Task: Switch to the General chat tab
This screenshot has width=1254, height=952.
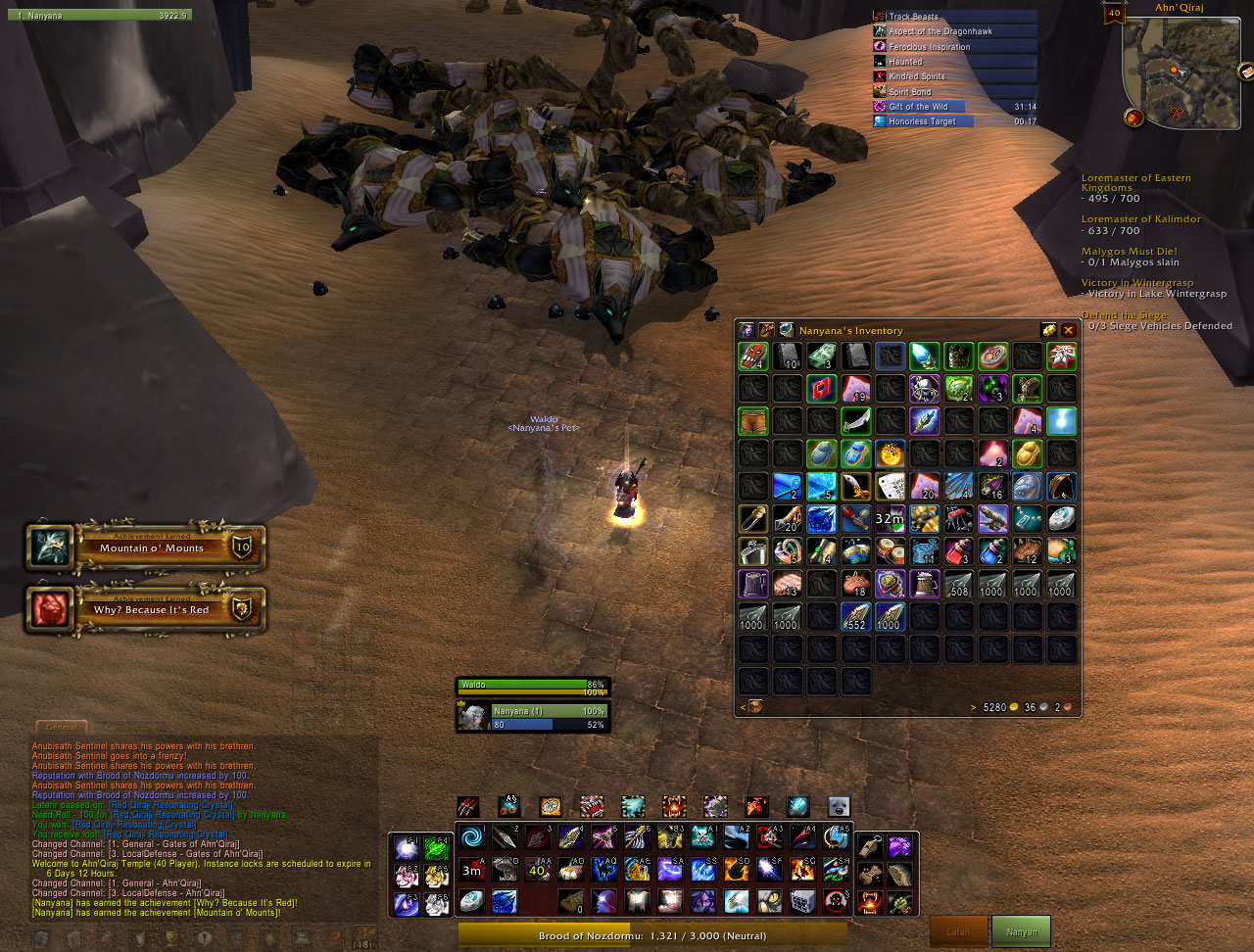Action: coord(62,728)
